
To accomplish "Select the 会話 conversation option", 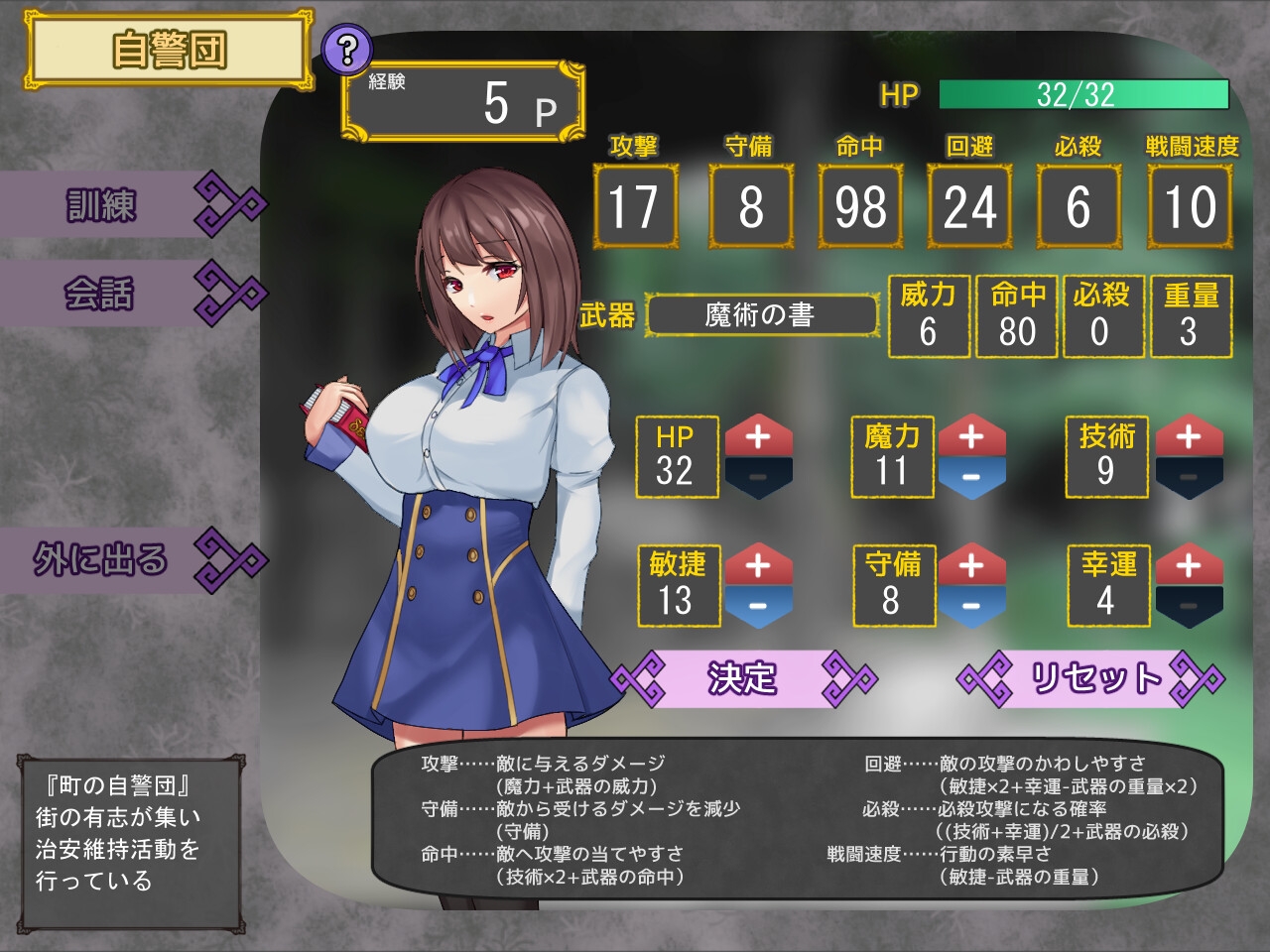I will pos(129,294).
